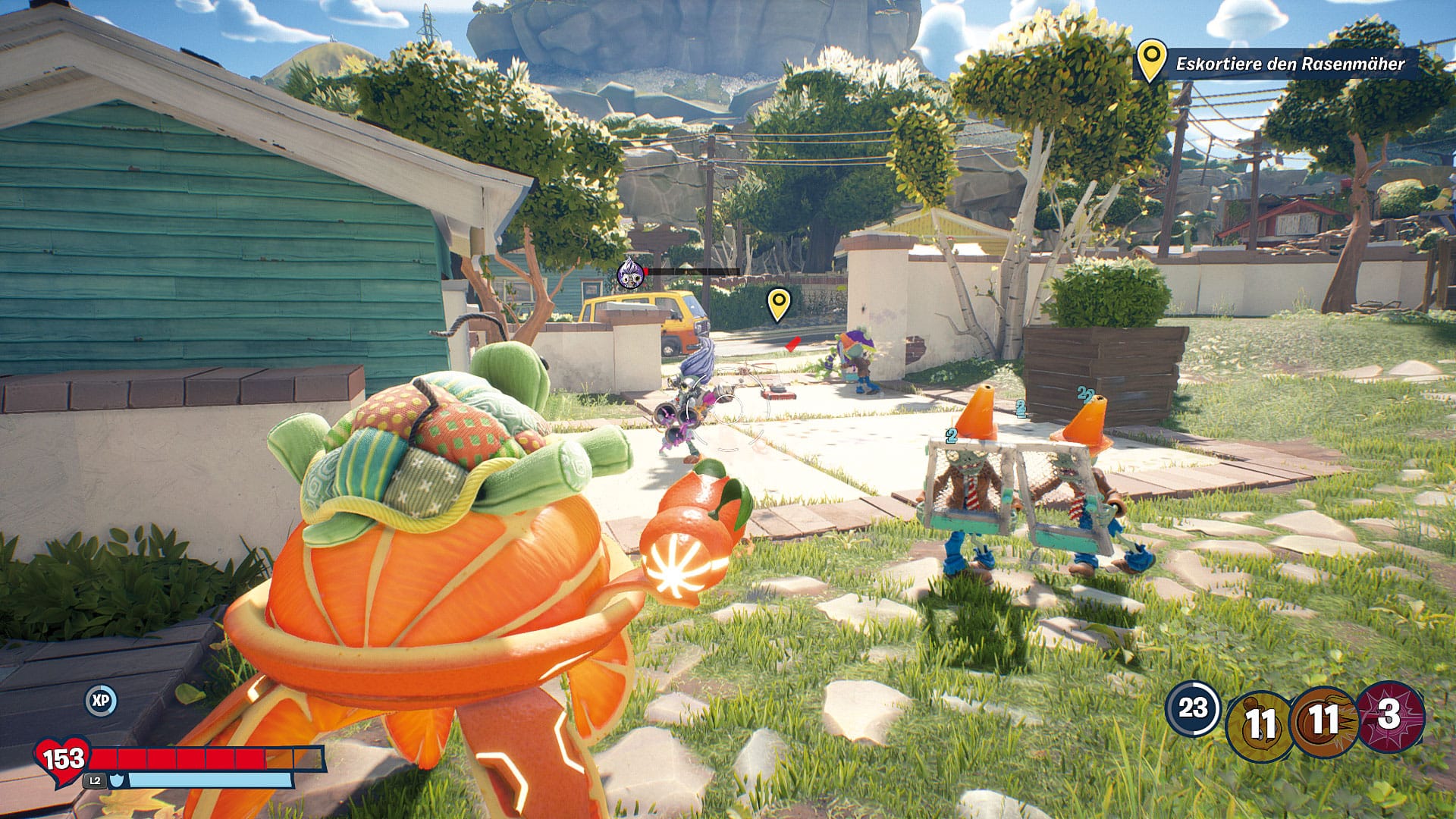Image resolution: width=1456 pixels, height=819 pixels.
Task: Open the round XP progress icon
Action: click(100, 701)
